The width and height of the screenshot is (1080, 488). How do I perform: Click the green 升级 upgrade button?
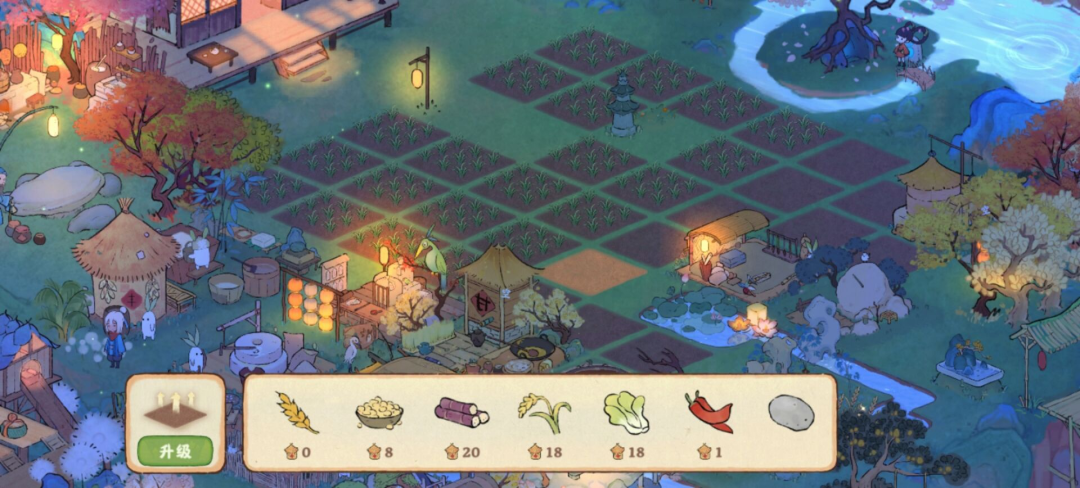[176, 452]
